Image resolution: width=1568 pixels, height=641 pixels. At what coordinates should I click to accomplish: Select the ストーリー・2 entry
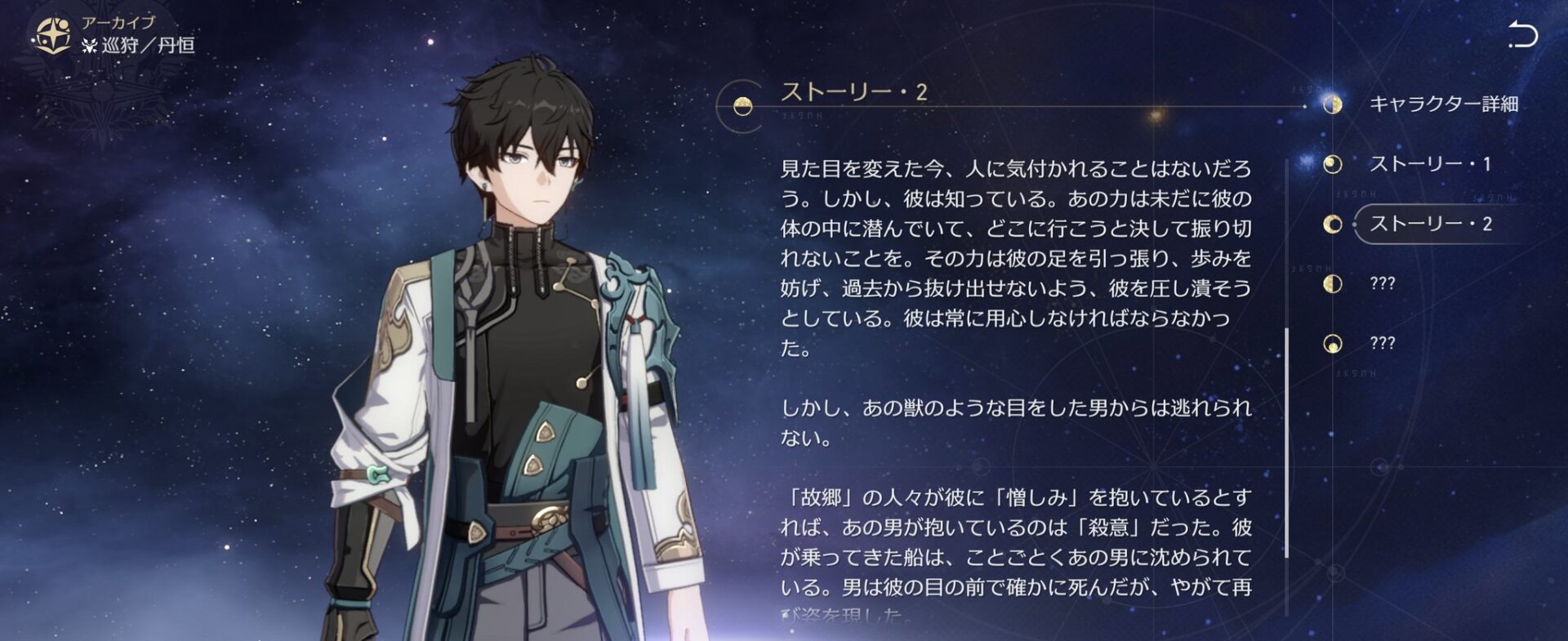[x=1431, y=225]
